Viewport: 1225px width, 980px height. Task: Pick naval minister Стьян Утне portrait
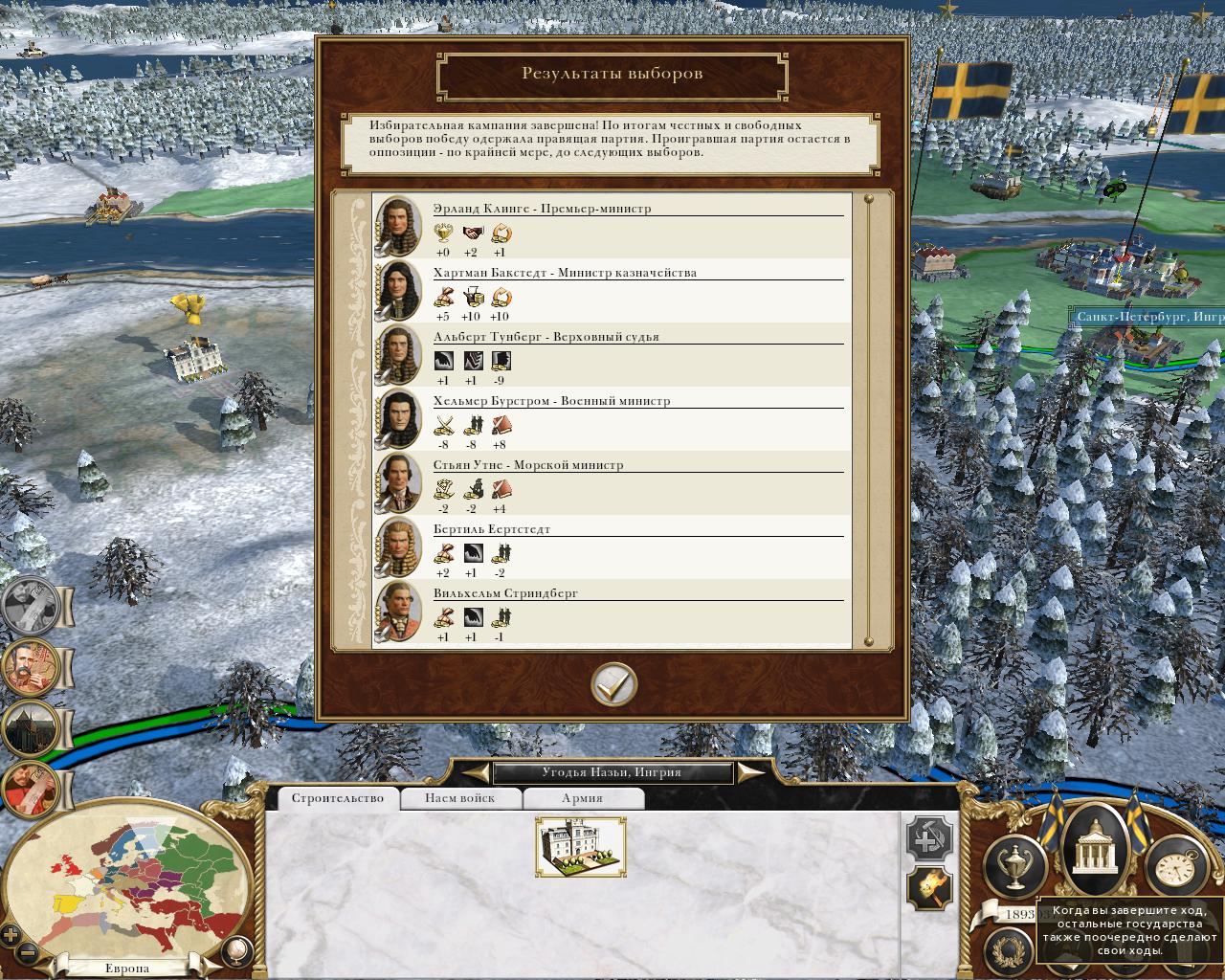(x=397, y=482)
